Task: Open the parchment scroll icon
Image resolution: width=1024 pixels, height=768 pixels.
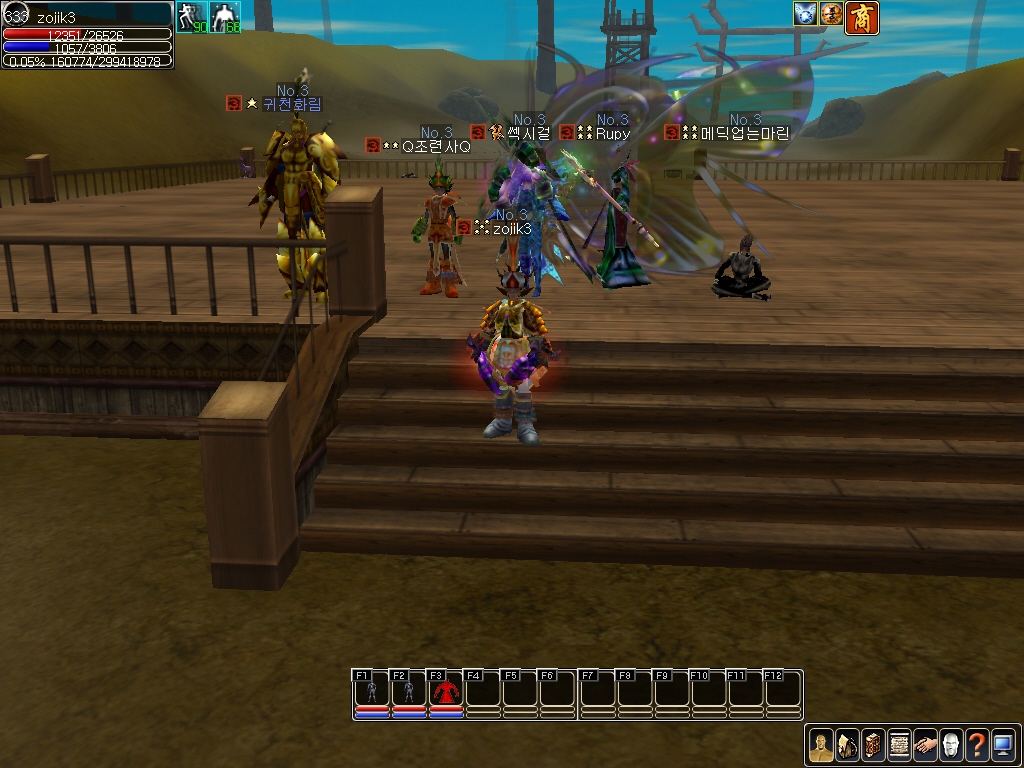Action: [899, 745]
